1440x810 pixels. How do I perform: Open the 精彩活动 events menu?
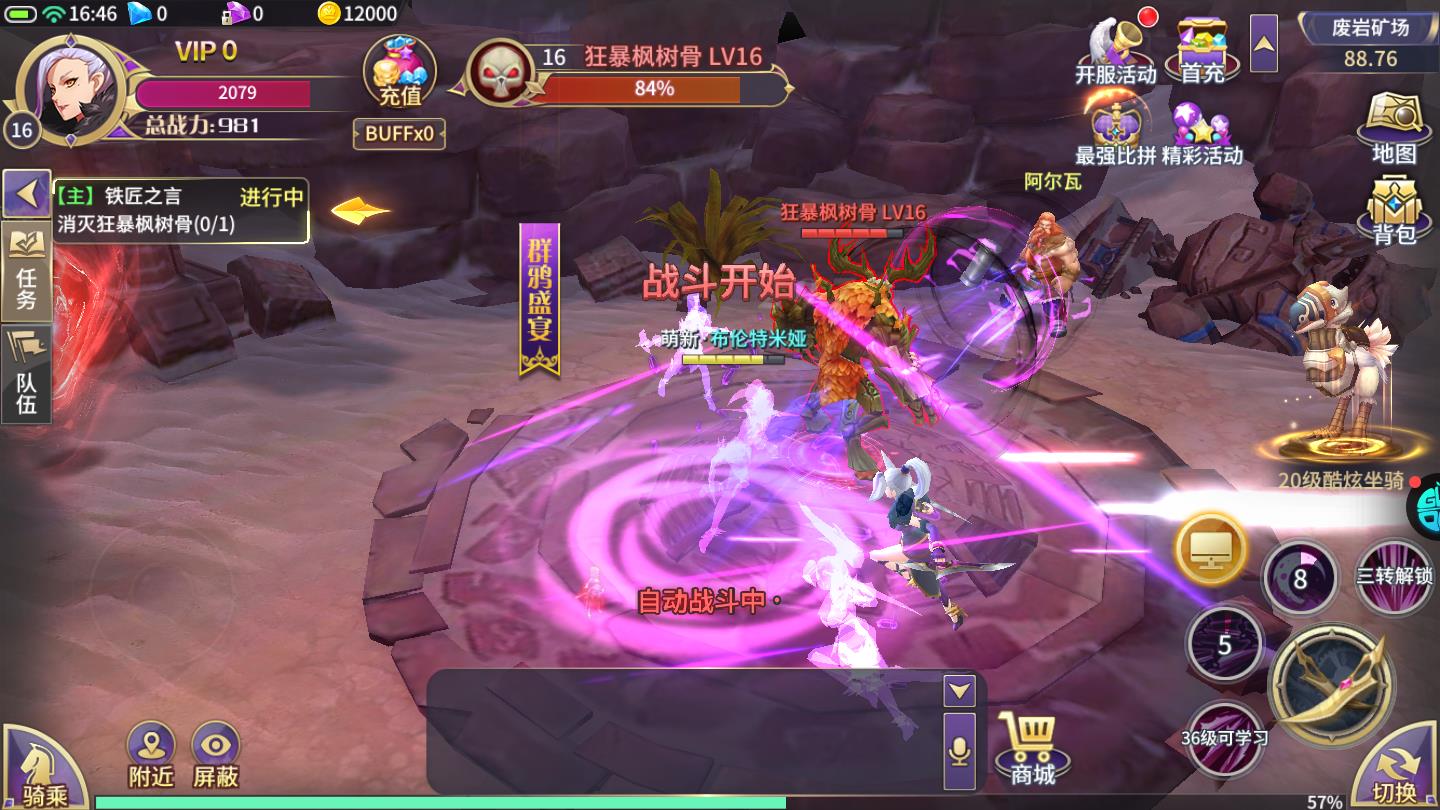click(1202, 134)
